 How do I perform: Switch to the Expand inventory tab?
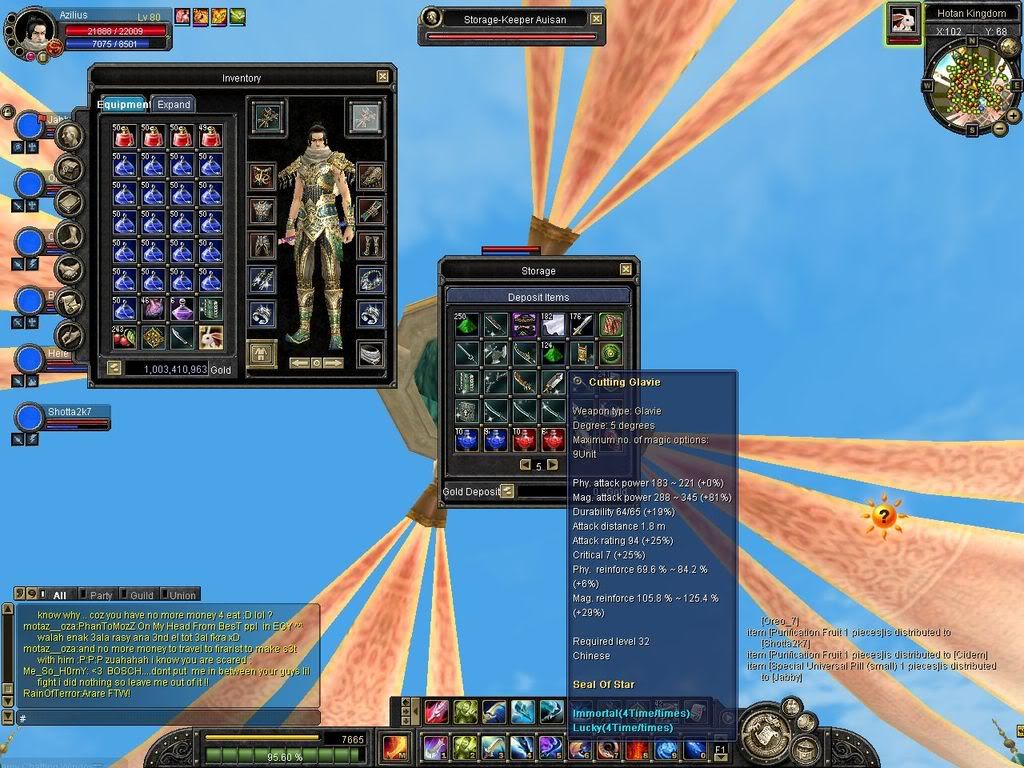(x=173, y=104)
